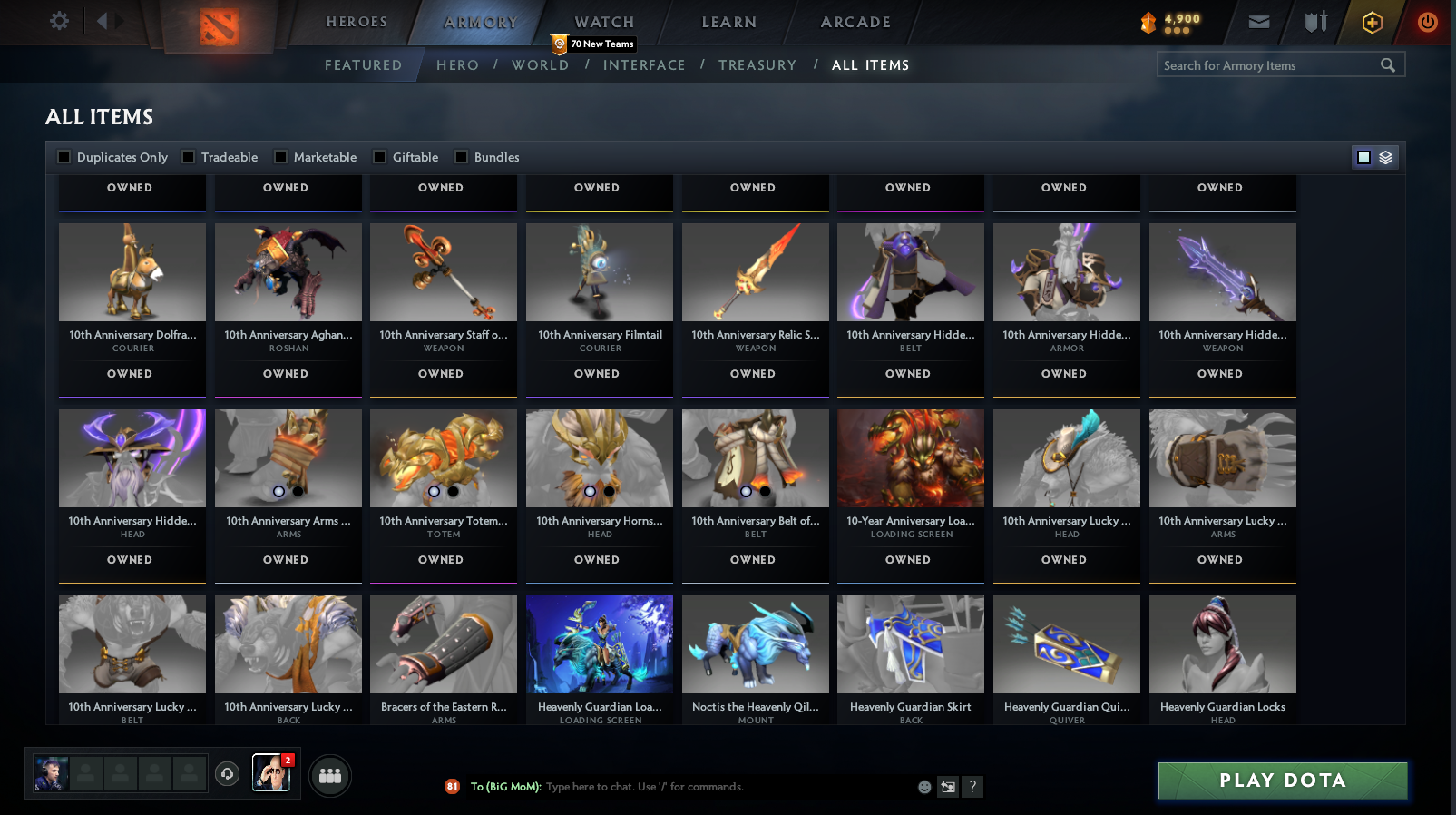1456x815 pixels.
Task: Click the help question mark near chat
Action: 973,787
